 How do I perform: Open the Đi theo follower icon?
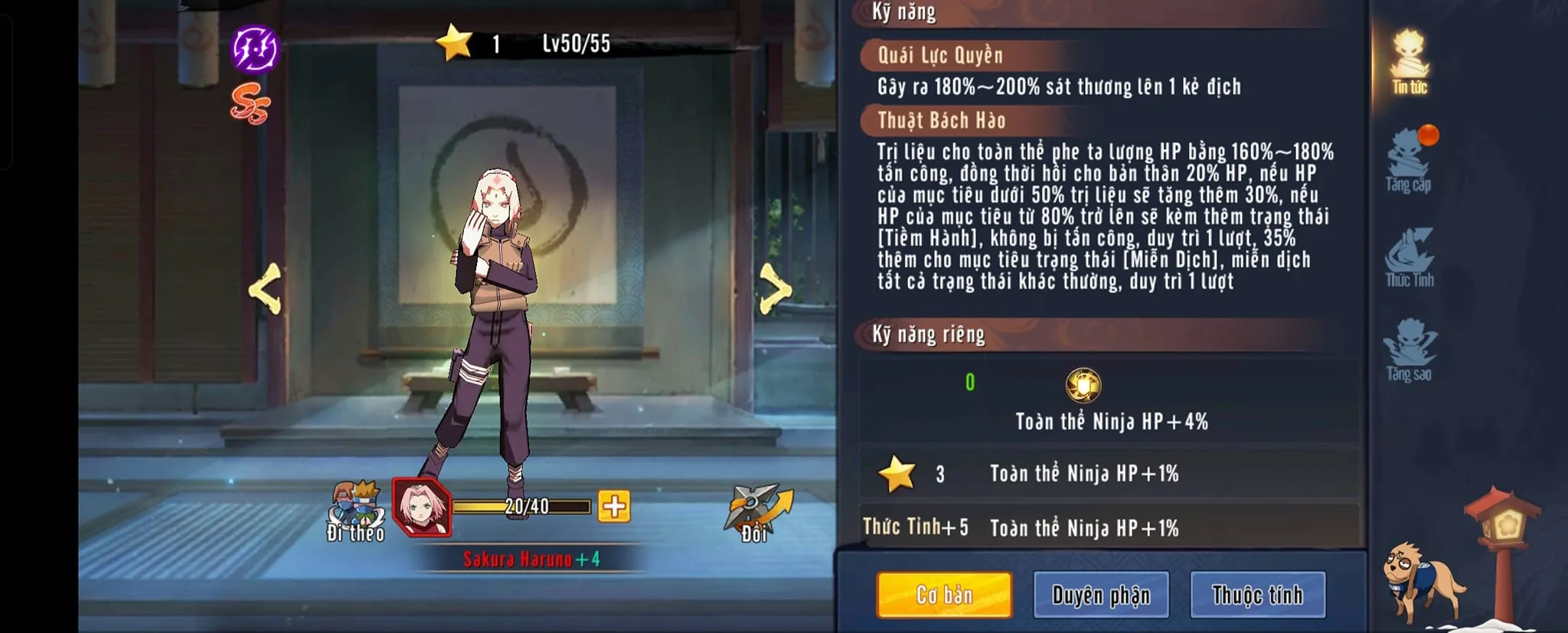(355, 509)
